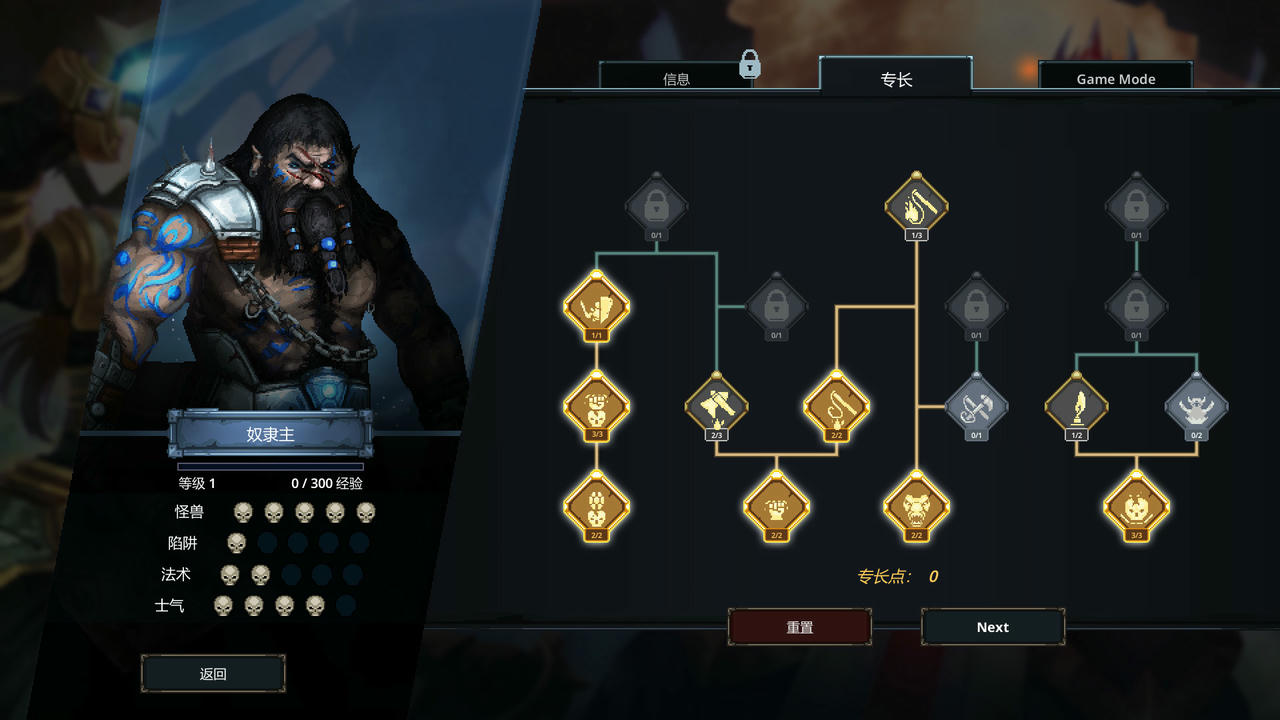The width and height of the screenshot is (1280, 720).
Task: Select the flaming whip talent (1/3)
Action: pos(916,207)
